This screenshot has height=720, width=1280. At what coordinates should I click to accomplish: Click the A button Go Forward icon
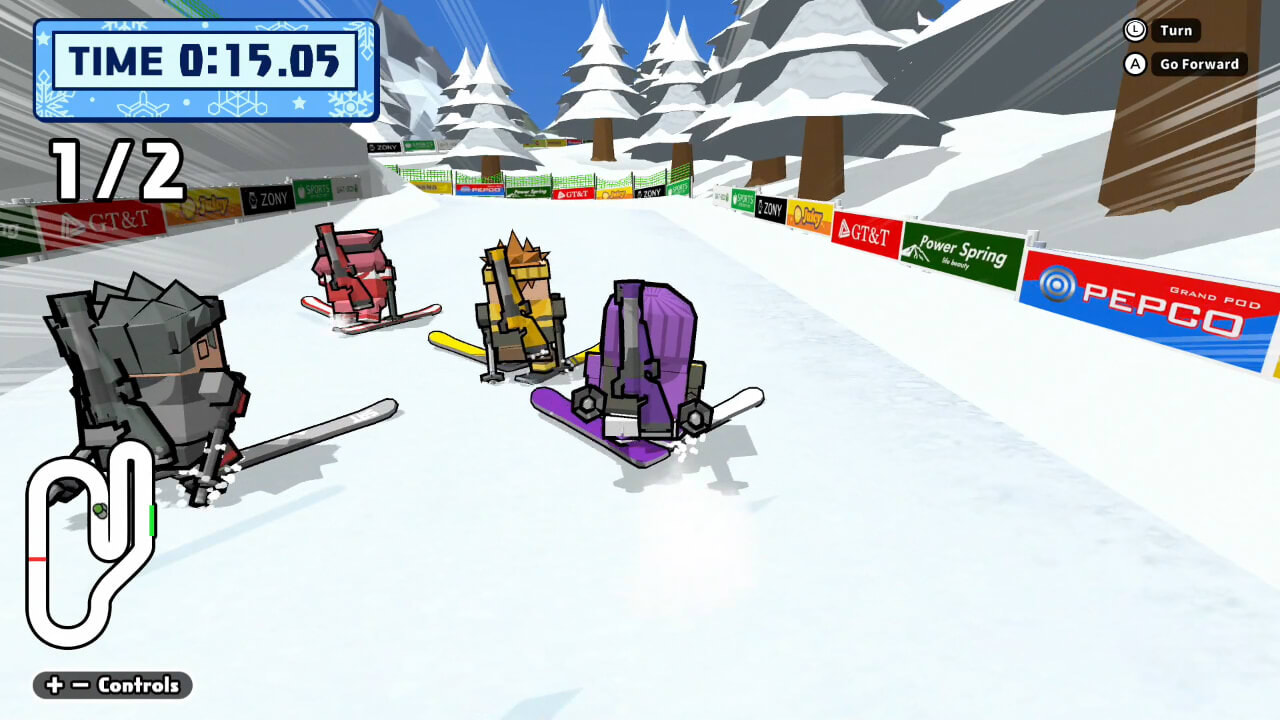[x=1136, y=64]
